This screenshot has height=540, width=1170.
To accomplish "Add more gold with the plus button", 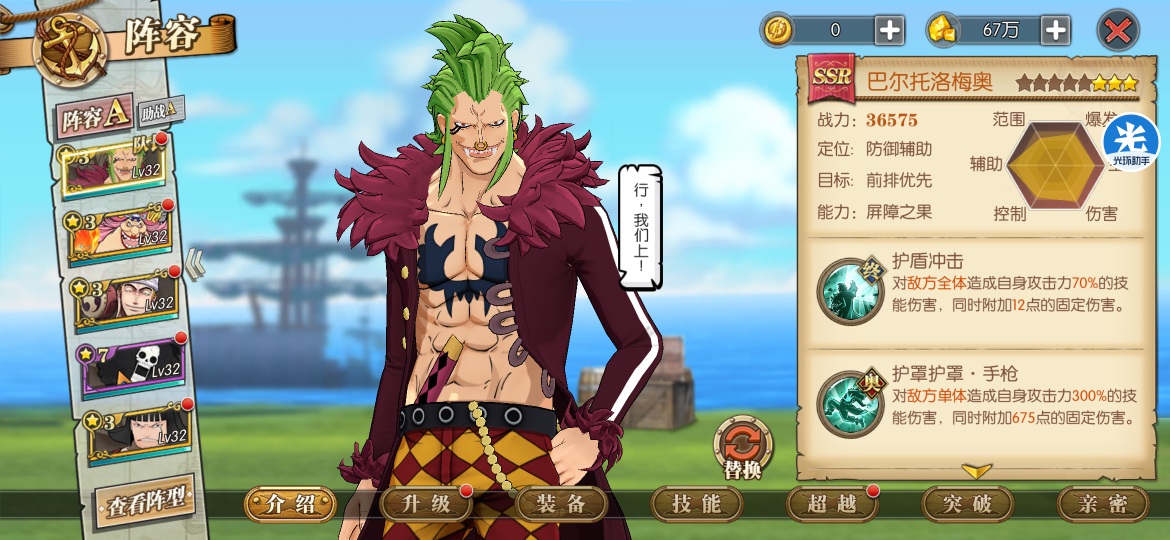I will coord(1055,30).
